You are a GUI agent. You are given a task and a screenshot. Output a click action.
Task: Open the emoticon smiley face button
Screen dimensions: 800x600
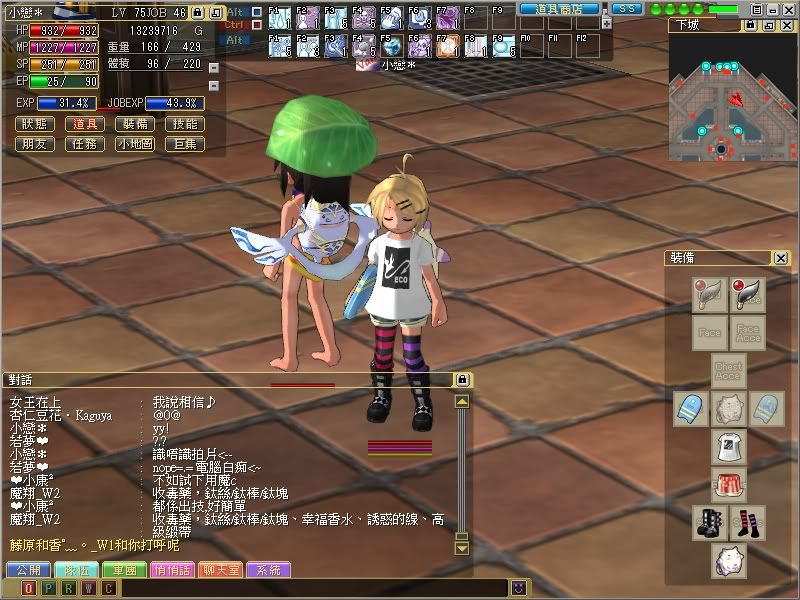[519, 587]
